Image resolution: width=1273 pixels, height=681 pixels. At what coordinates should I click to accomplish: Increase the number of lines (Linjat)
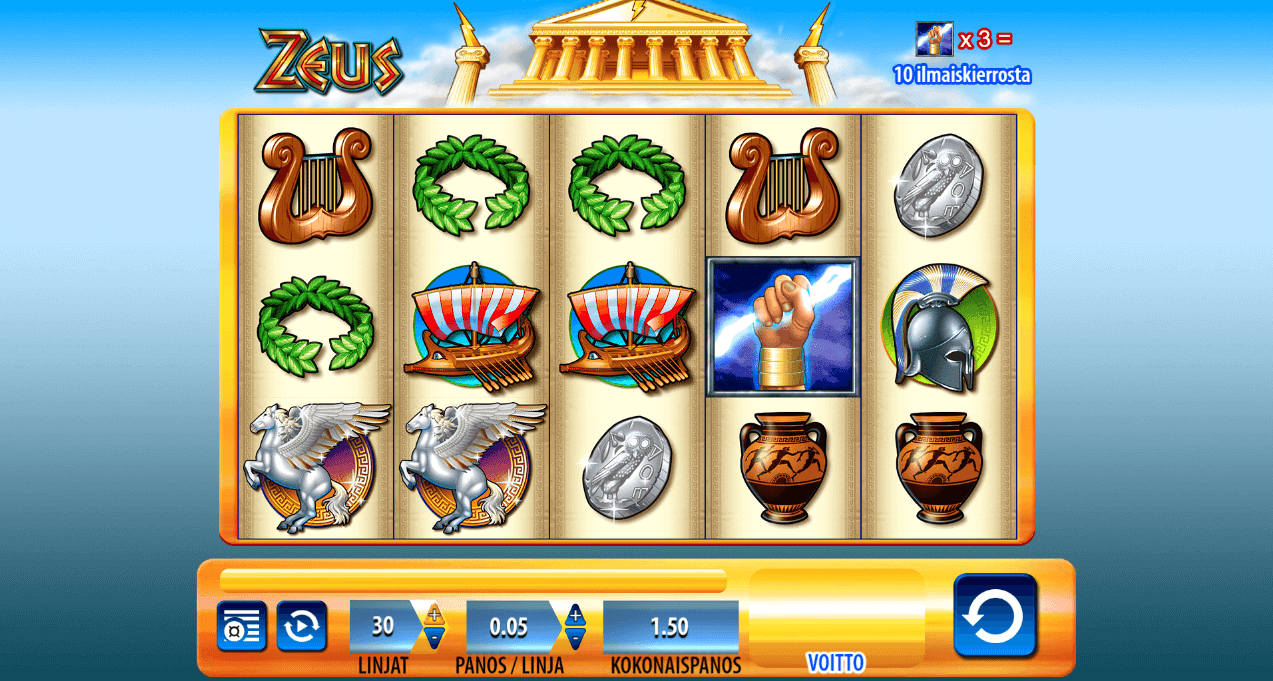[434, 614]
